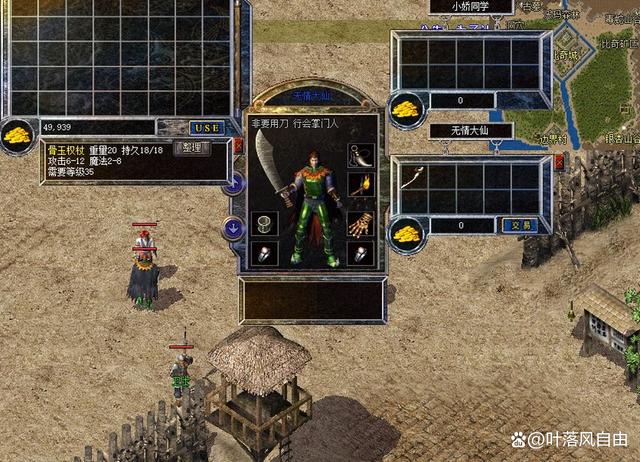This screenshot has width=640, height=462.
Task: Click the blue down-arrow button beside the character panel
Action: pyautogui.click(x=230, y=227)
